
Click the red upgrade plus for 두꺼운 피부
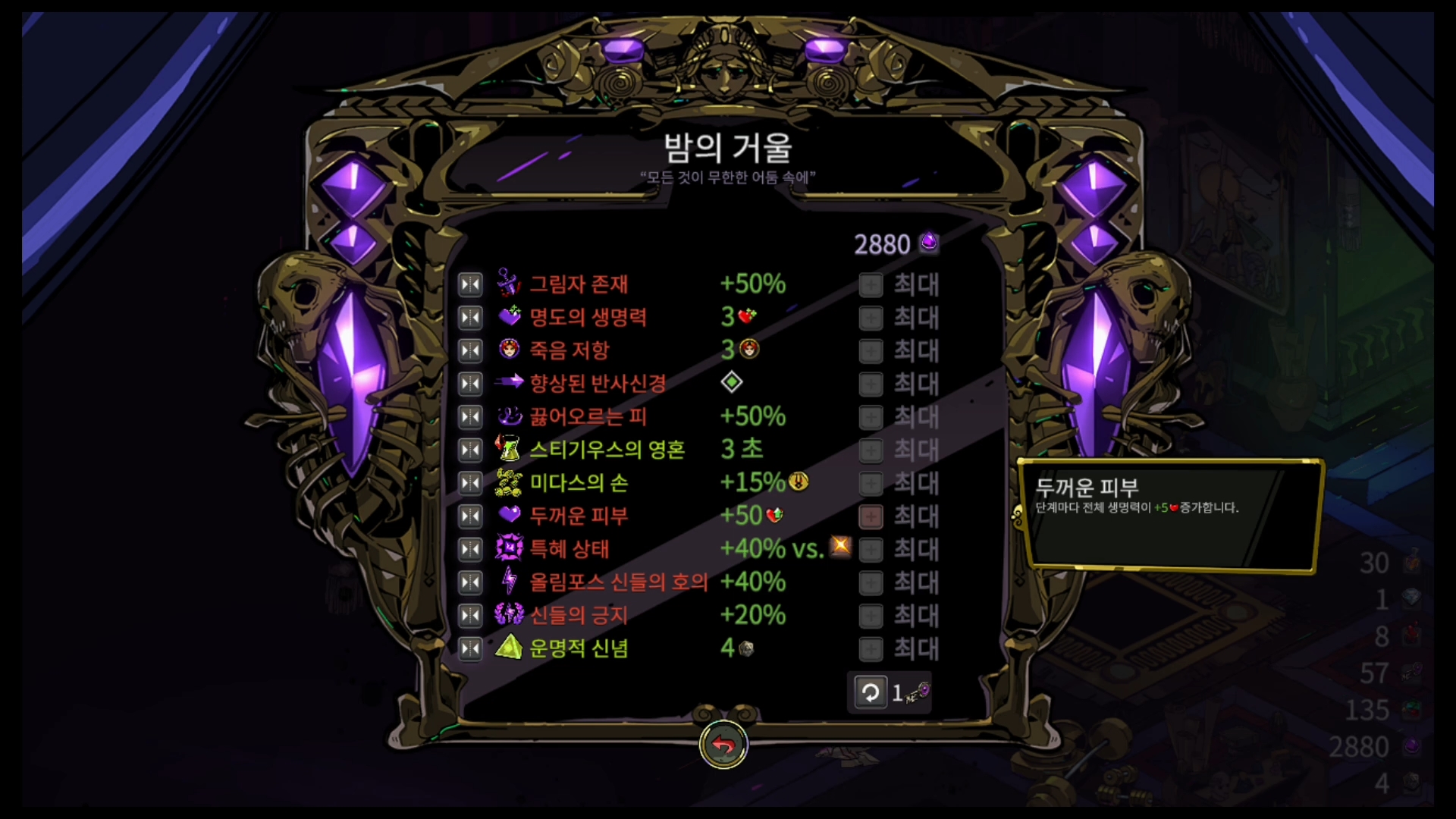pyautogui.click(x=871, y=516)
